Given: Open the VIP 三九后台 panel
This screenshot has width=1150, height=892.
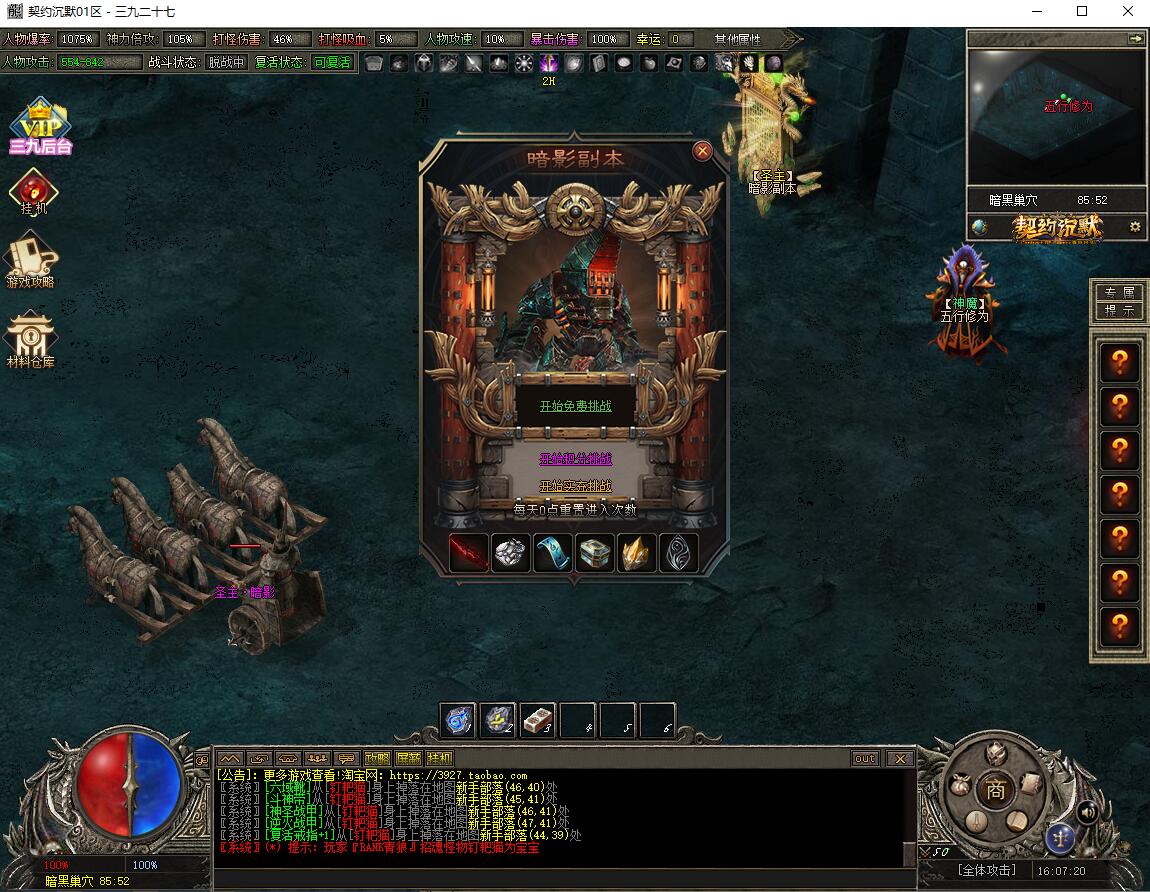Looking at the screenshot, I should (40, 127).
